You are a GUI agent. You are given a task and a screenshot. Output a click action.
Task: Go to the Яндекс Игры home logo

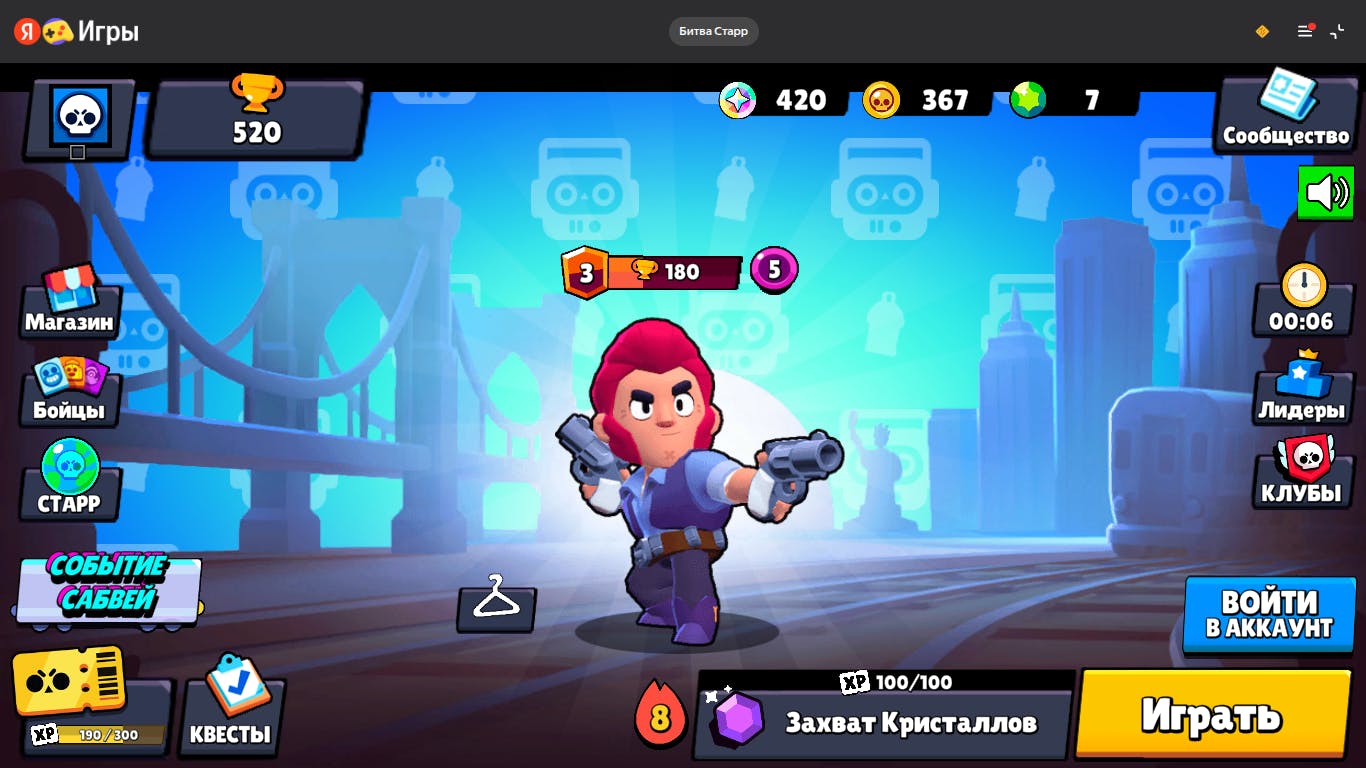[x=76, y=32]
